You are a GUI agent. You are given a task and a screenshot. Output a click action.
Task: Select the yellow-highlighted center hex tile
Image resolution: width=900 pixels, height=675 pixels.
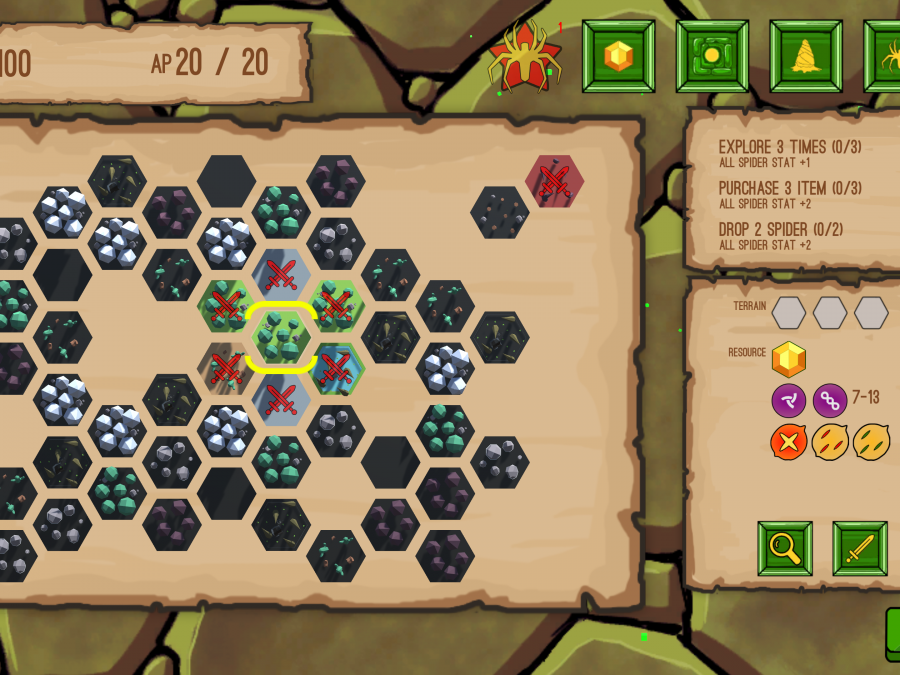click(282, 338)
